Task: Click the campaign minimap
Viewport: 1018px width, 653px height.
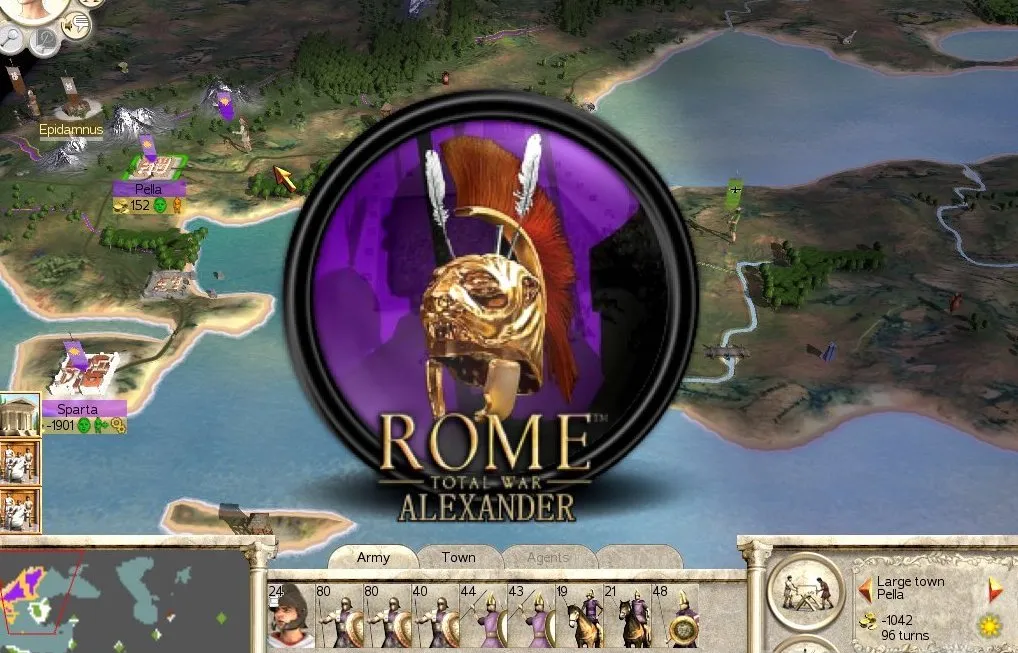Action: pos(122,597)
